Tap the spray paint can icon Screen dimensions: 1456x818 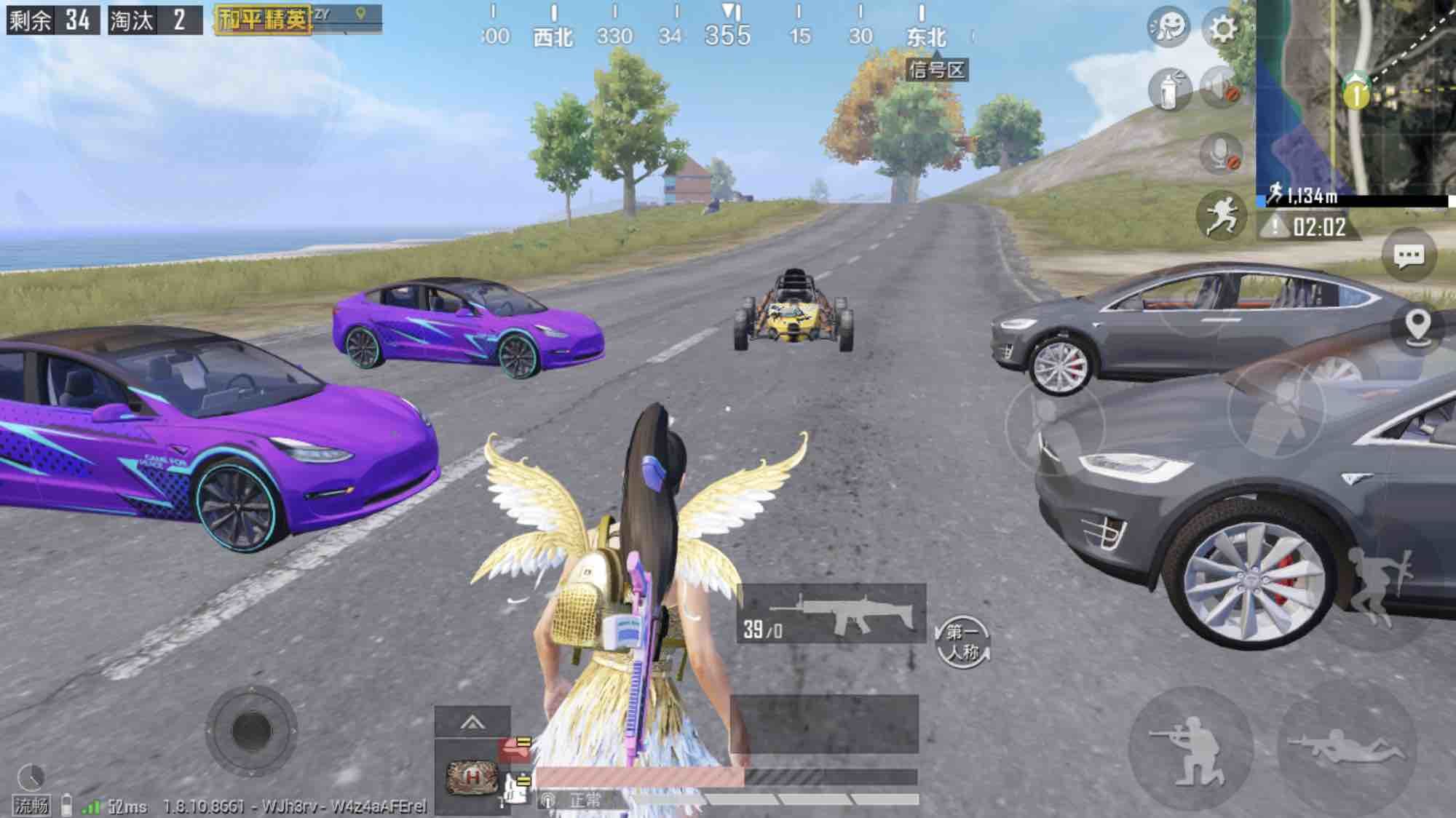(x=1169, y=90)
